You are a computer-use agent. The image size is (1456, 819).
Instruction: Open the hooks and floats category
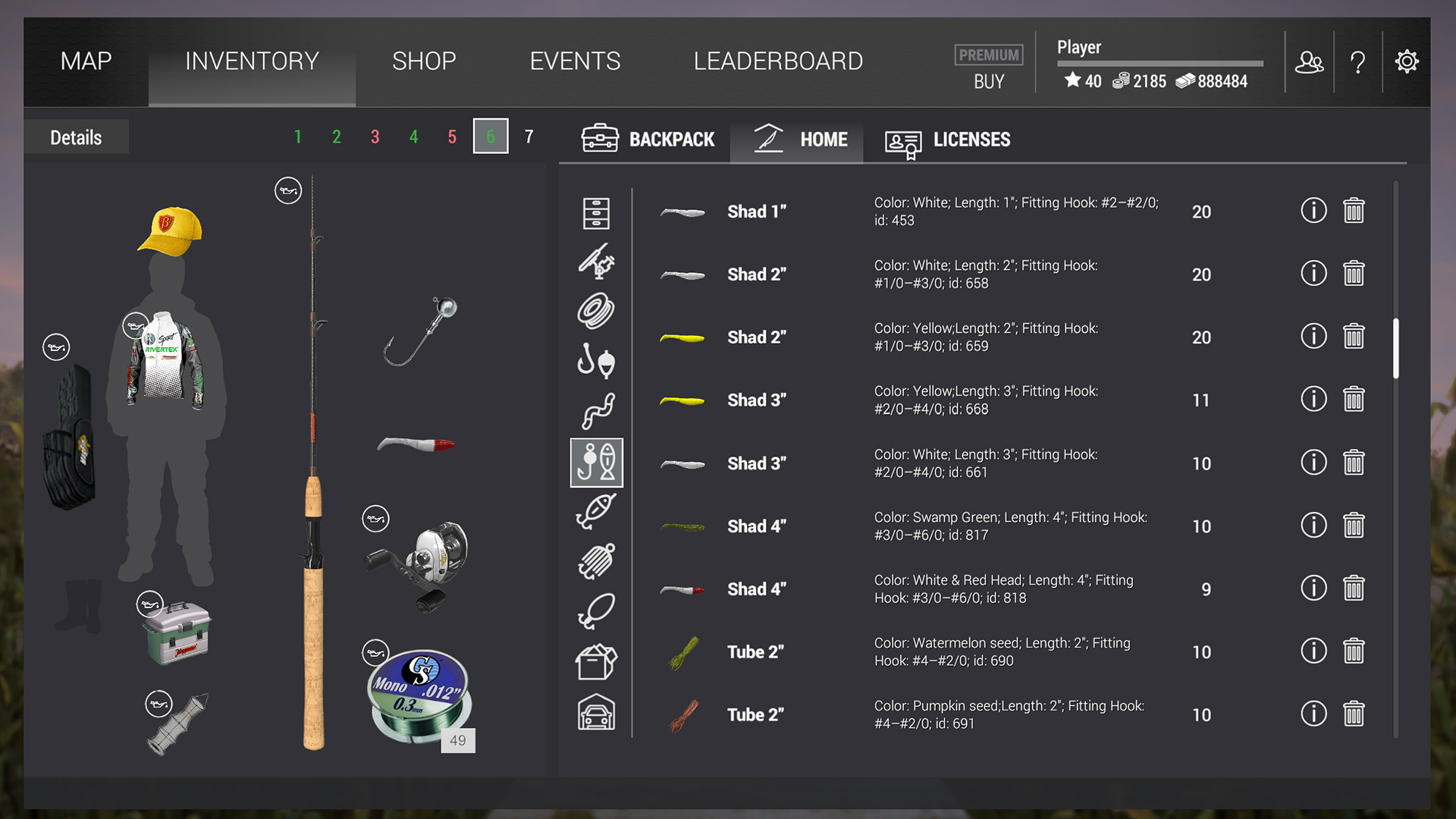(x=597, y=361)
